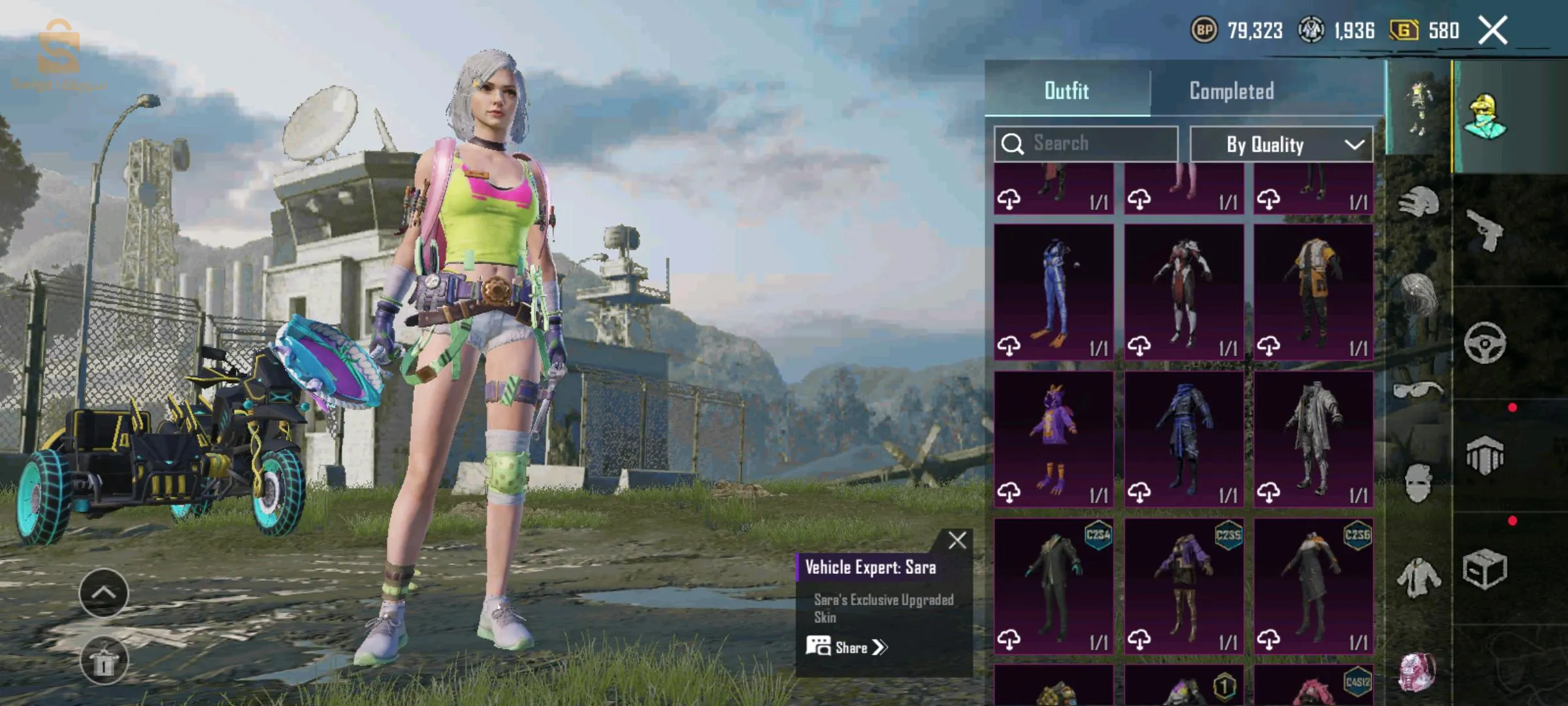The width and height of the screenshot is (1568, 706).
Task: Dismiss the Vehicle Expert: Sara tooltip
Action: click(x=957, y=541)
